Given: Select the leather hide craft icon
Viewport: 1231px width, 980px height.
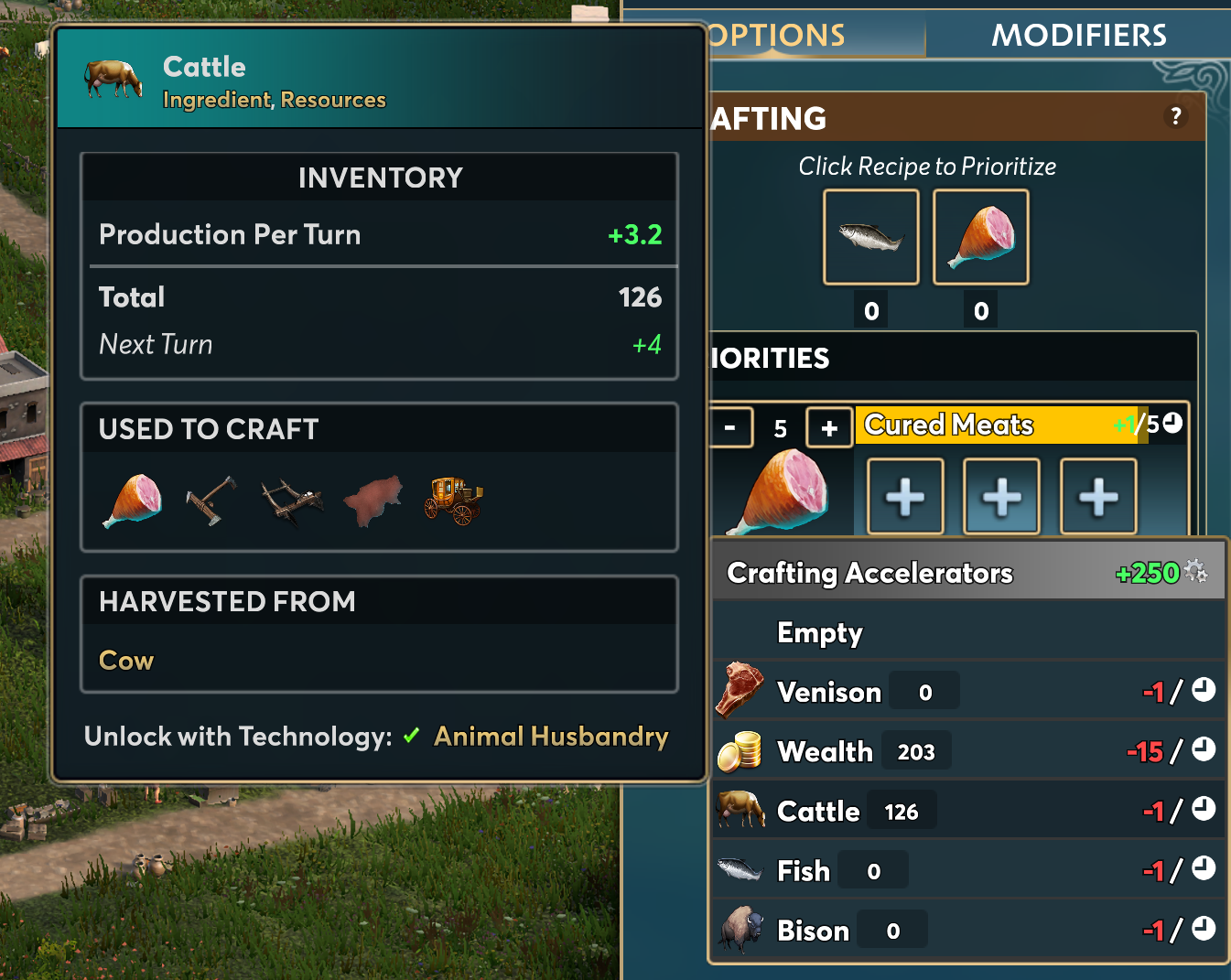Looking at the screenshot, I should point(373,501).
